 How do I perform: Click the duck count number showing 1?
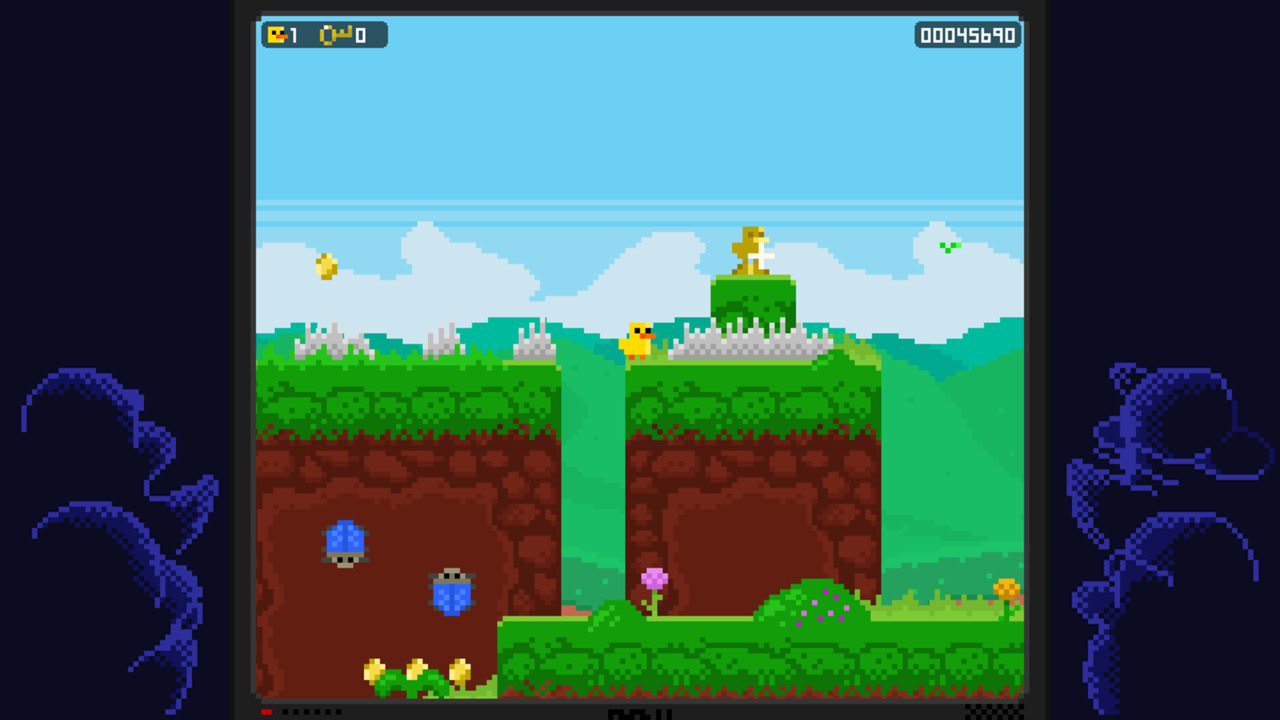click(291, 35)
